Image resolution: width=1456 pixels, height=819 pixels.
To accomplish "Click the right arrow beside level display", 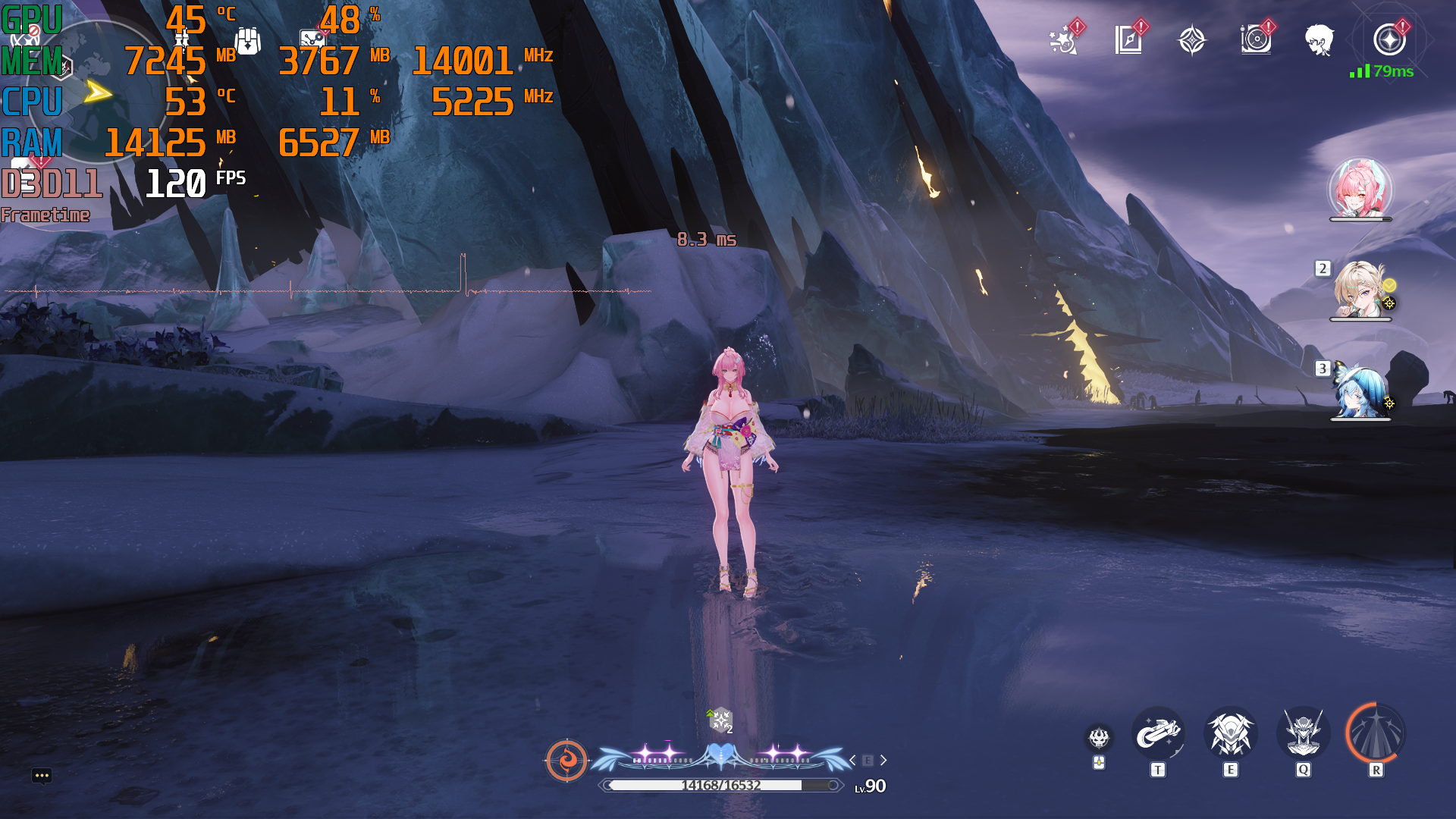I will 883,760.
